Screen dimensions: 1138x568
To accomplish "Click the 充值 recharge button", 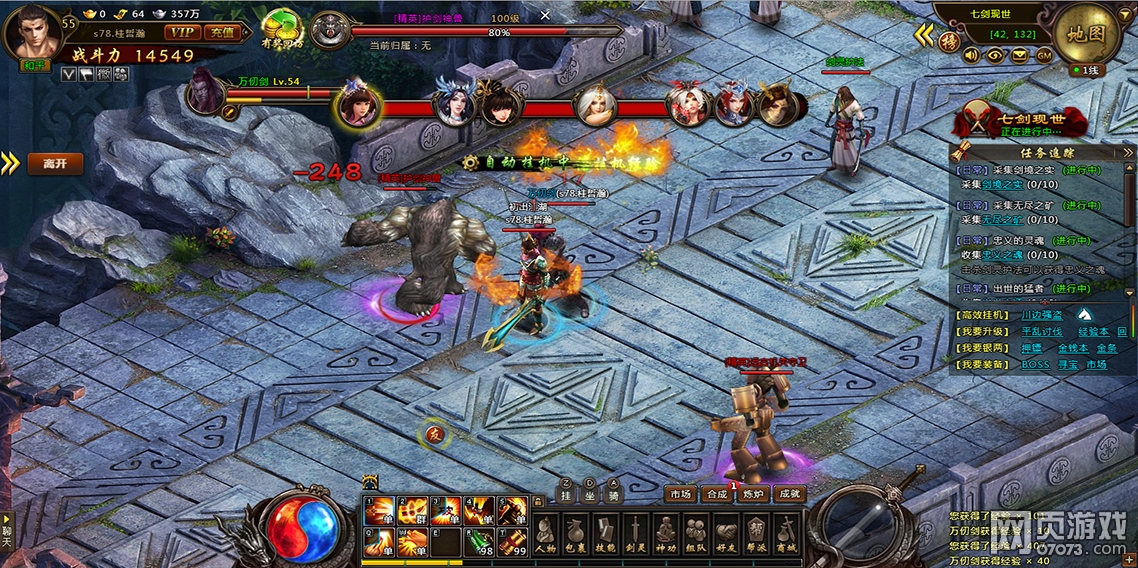I will click(x=220, y=31).
